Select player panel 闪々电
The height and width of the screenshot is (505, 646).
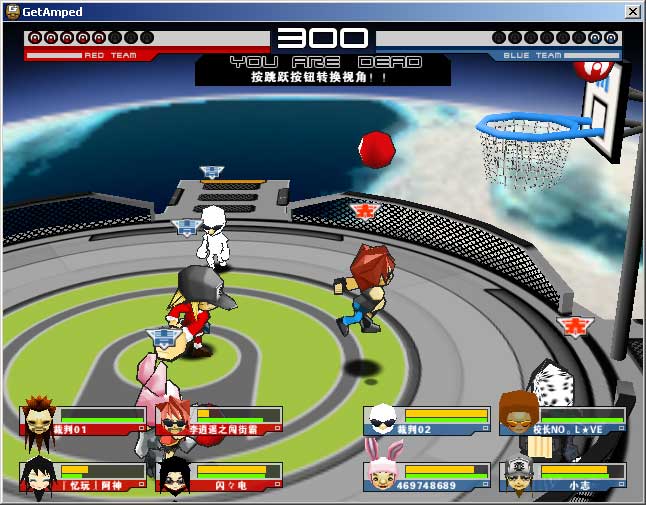(x=219, y=476)
